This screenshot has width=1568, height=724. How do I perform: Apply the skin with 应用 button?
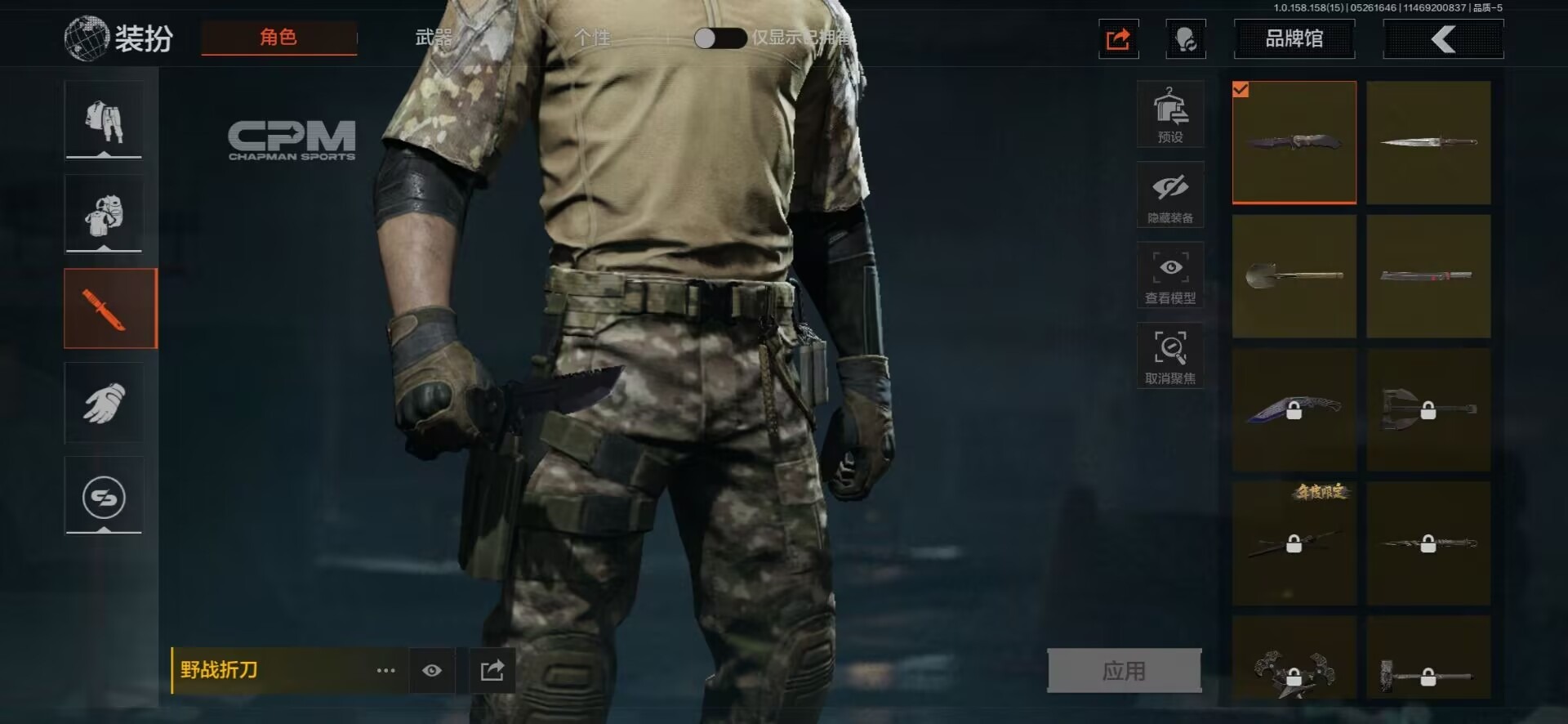coord(1124,671)
